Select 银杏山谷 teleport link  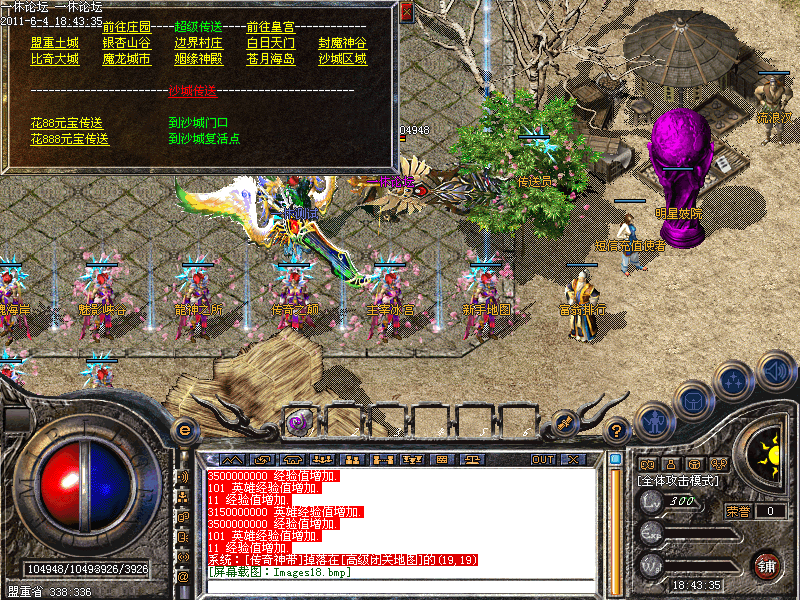126,43
